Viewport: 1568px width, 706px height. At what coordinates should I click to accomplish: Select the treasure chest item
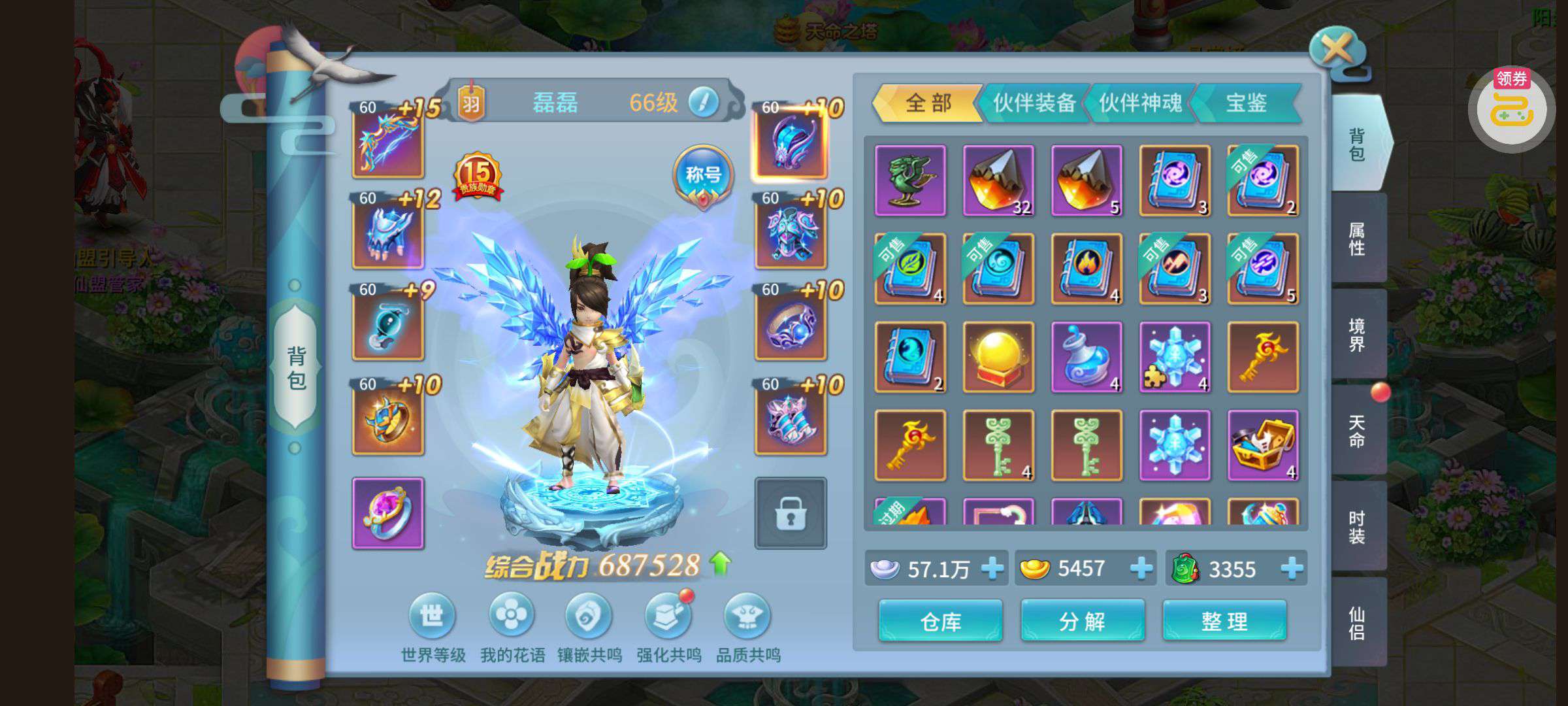pyautogui.click(x=1263, y=445)
